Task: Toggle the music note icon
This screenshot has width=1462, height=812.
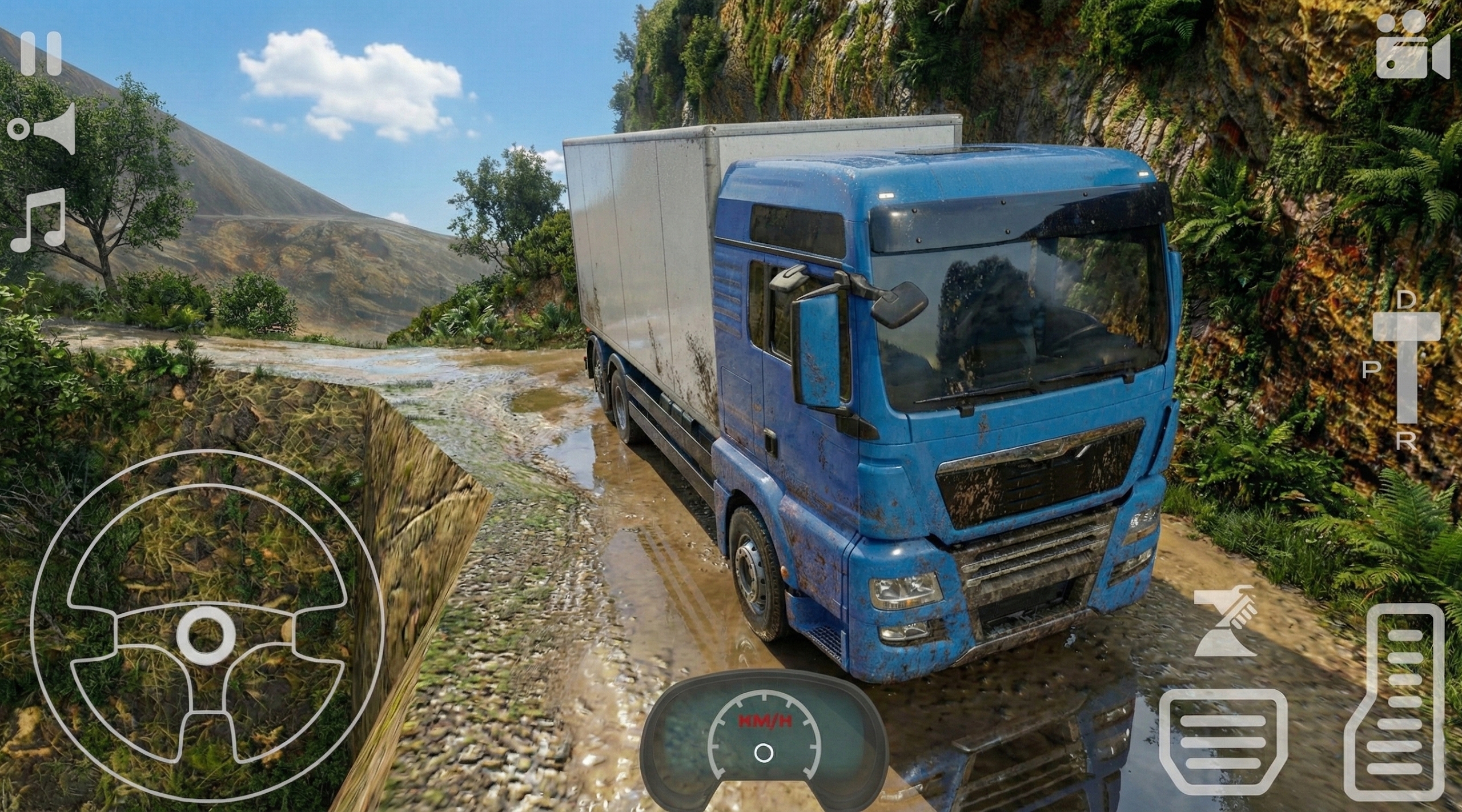Action: (38, 220)
